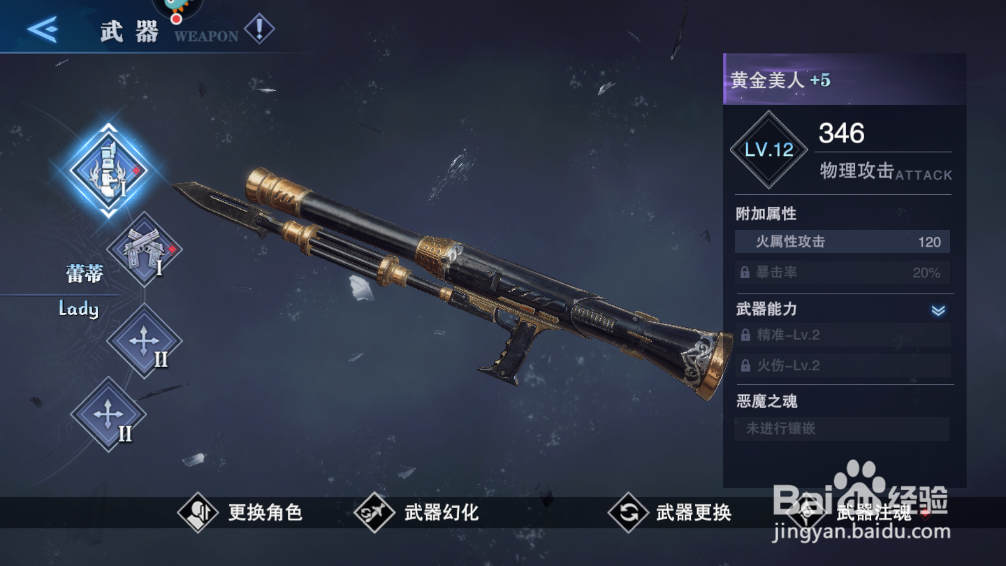Choose 武器更换 to swap weapon
1006x566 pixels.
tap(671, 513)
